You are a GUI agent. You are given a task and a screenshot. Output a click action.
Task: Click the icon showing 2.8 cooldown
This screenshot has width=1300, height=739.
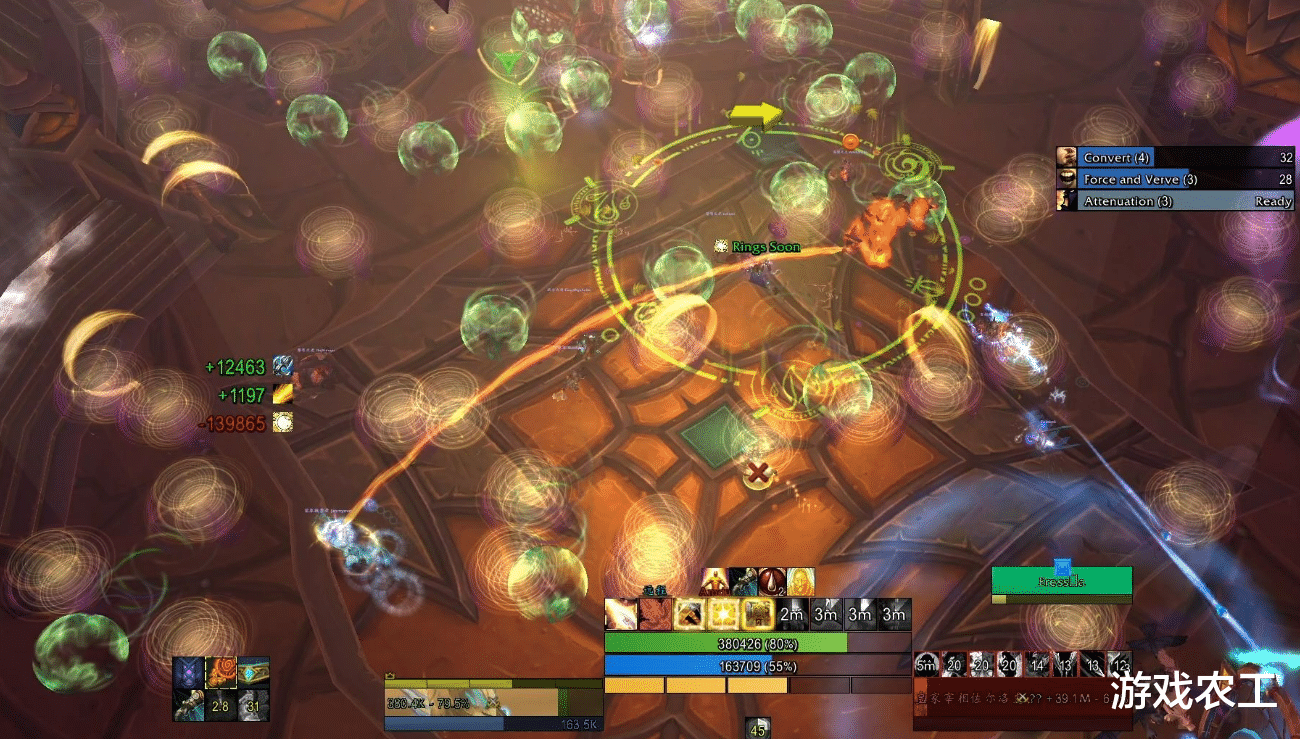pyautogui.click(x=220, y=705)
